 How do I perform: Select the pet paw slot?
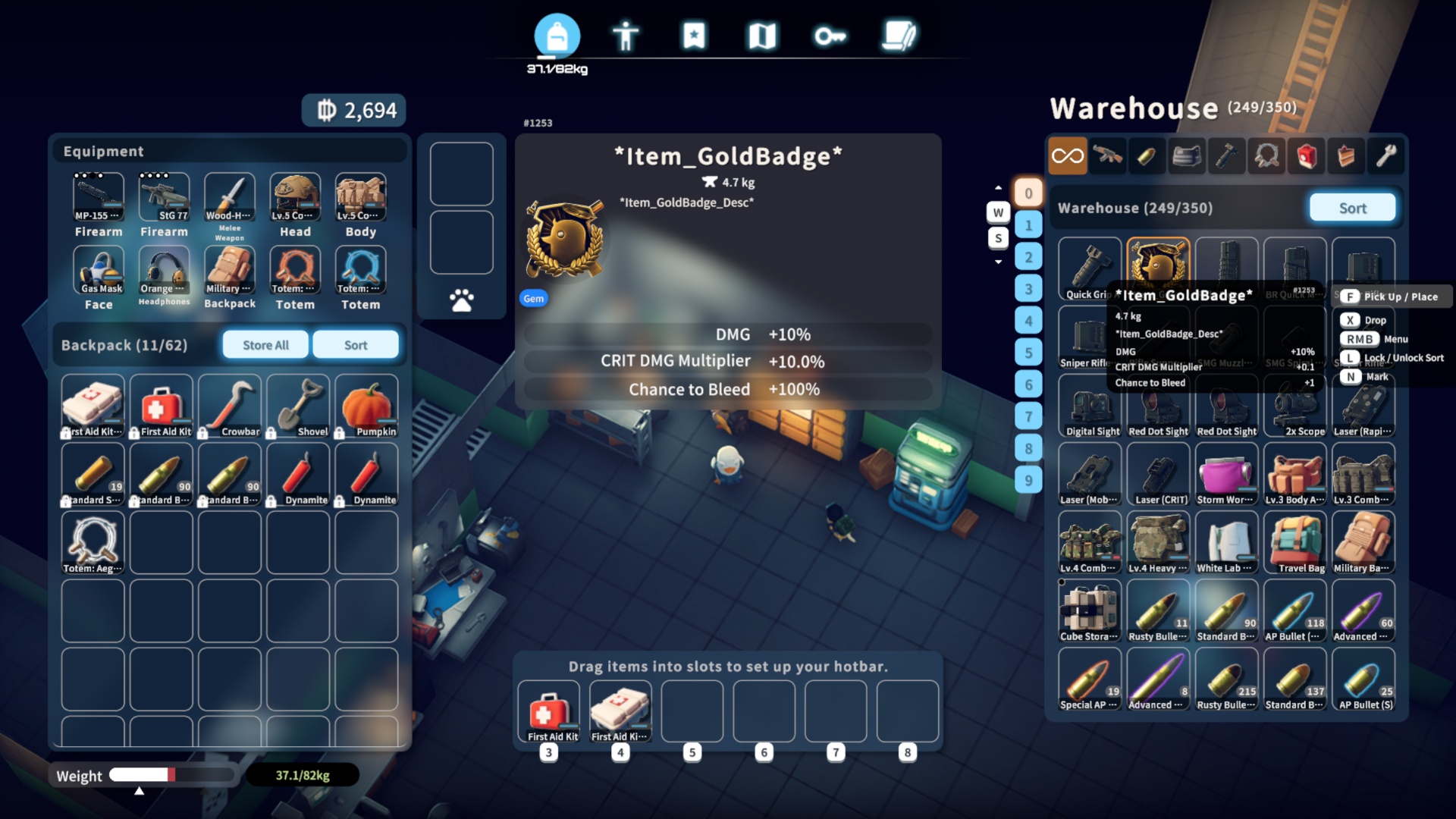[x=461, y=300]
